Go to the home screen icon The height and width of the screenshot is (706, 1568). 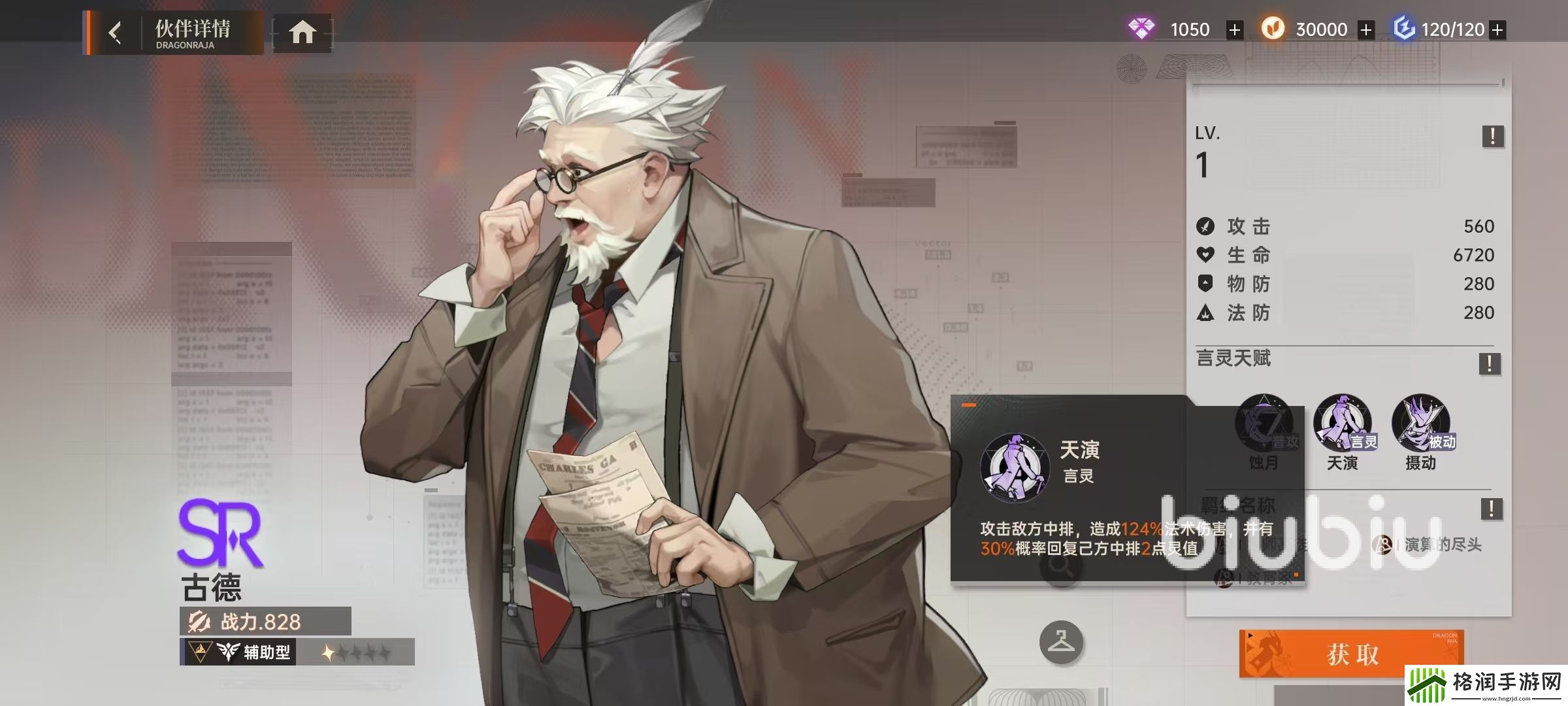pyautogui.click(x=303, y=31)
